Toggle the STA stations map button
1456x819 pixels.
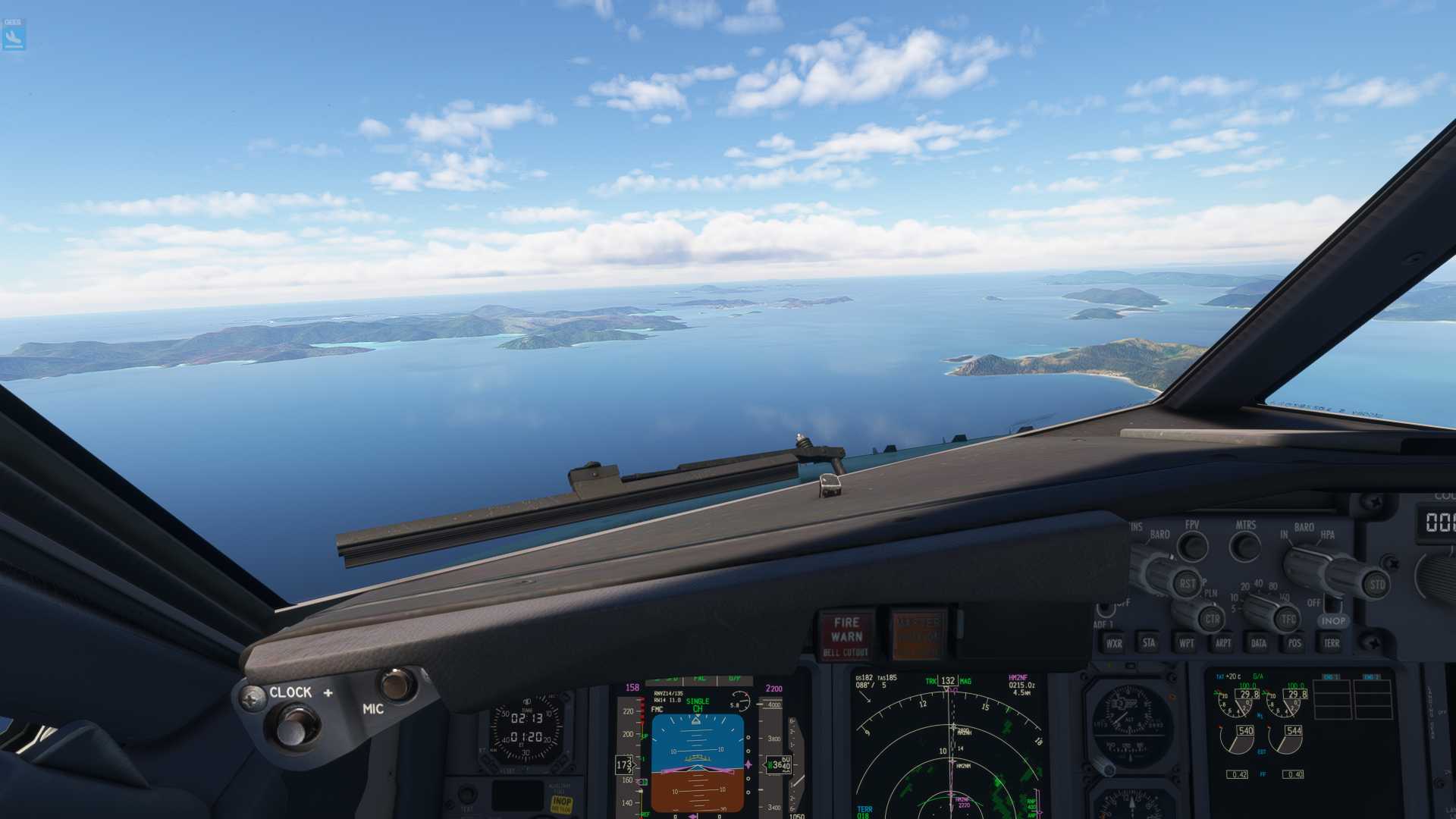pos(1149,643)
